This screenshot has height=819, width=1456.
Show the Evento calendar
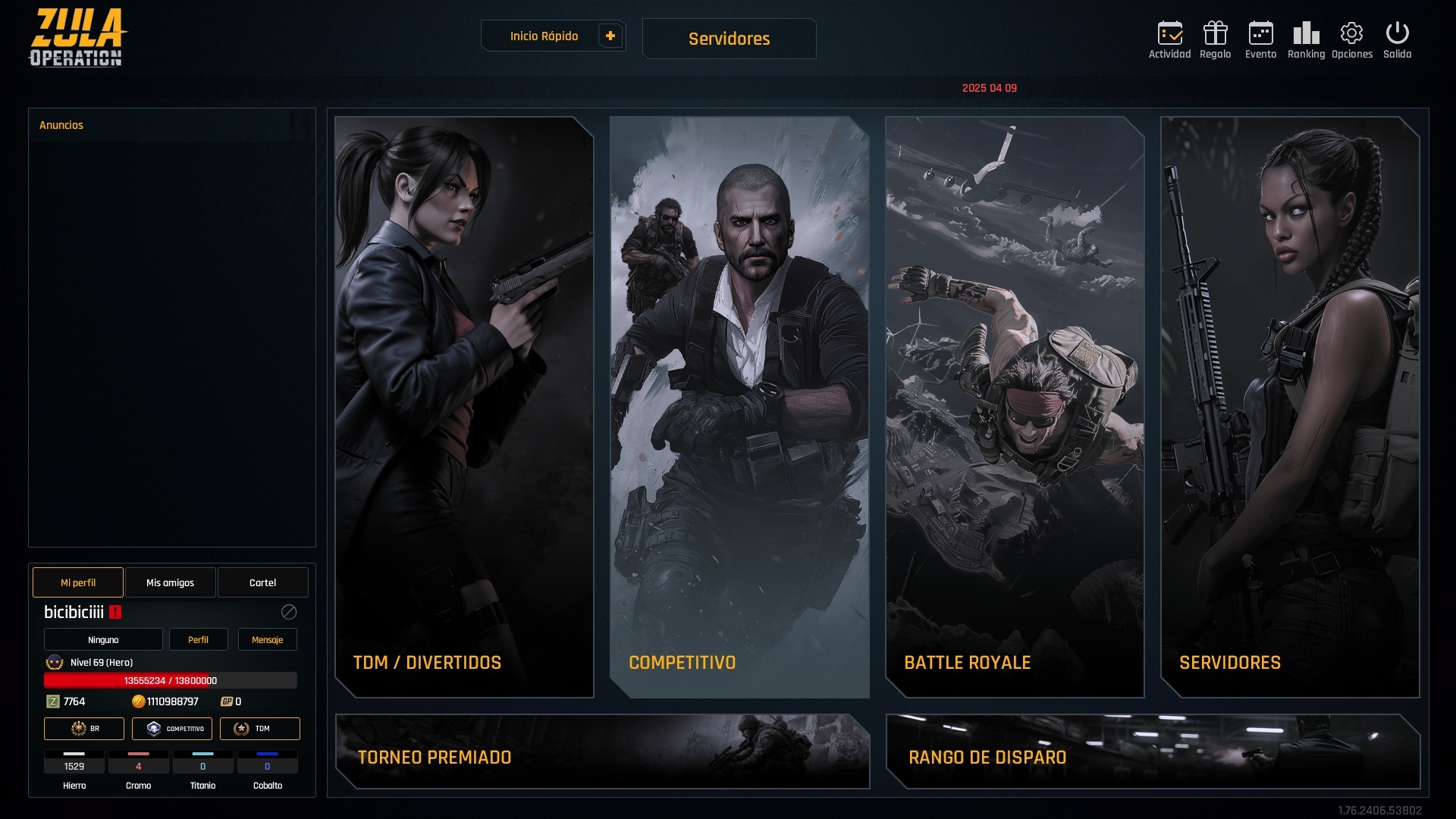1260,39
